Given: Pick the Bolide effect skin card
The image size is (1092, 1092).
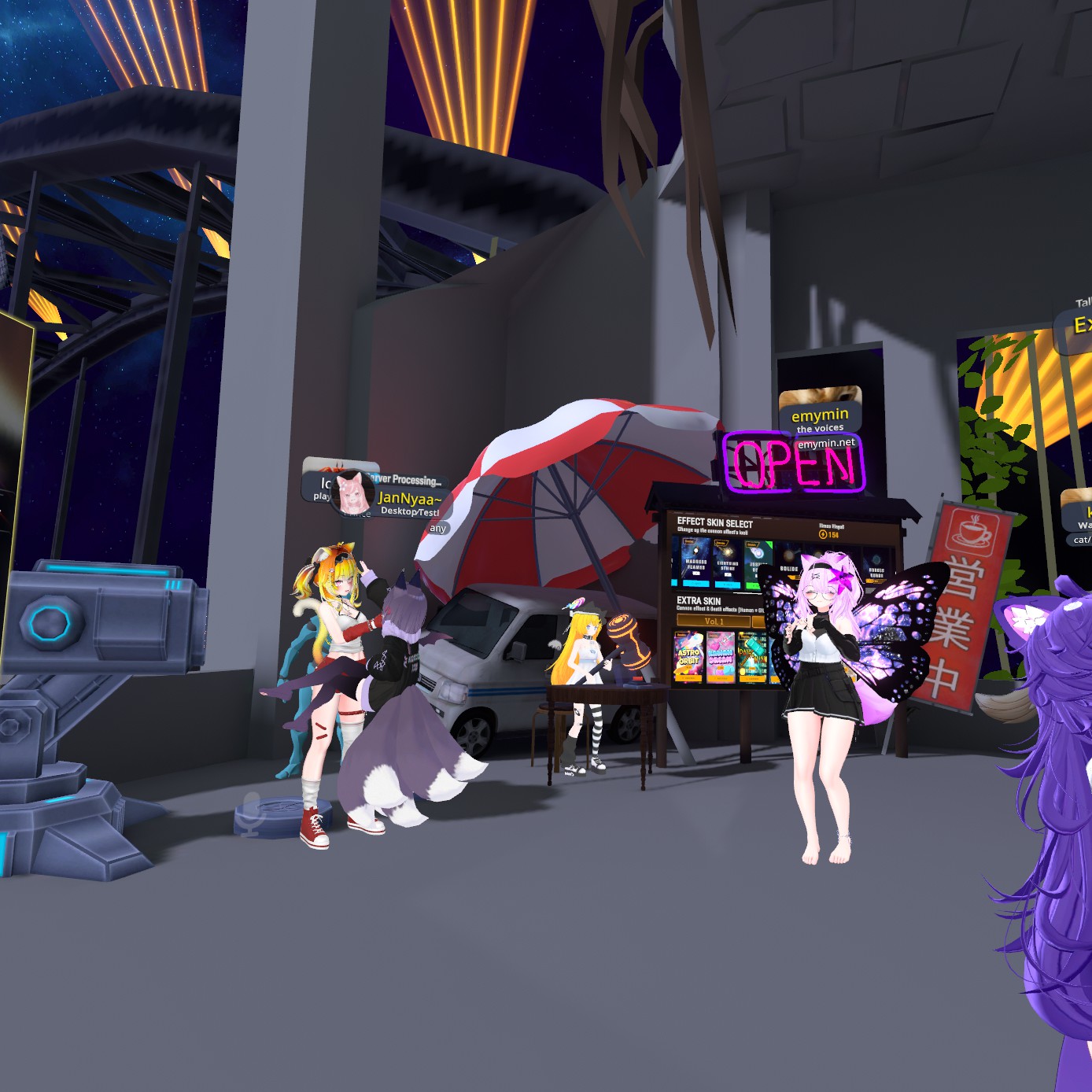Looking at the screenshot, I should 788,566.
